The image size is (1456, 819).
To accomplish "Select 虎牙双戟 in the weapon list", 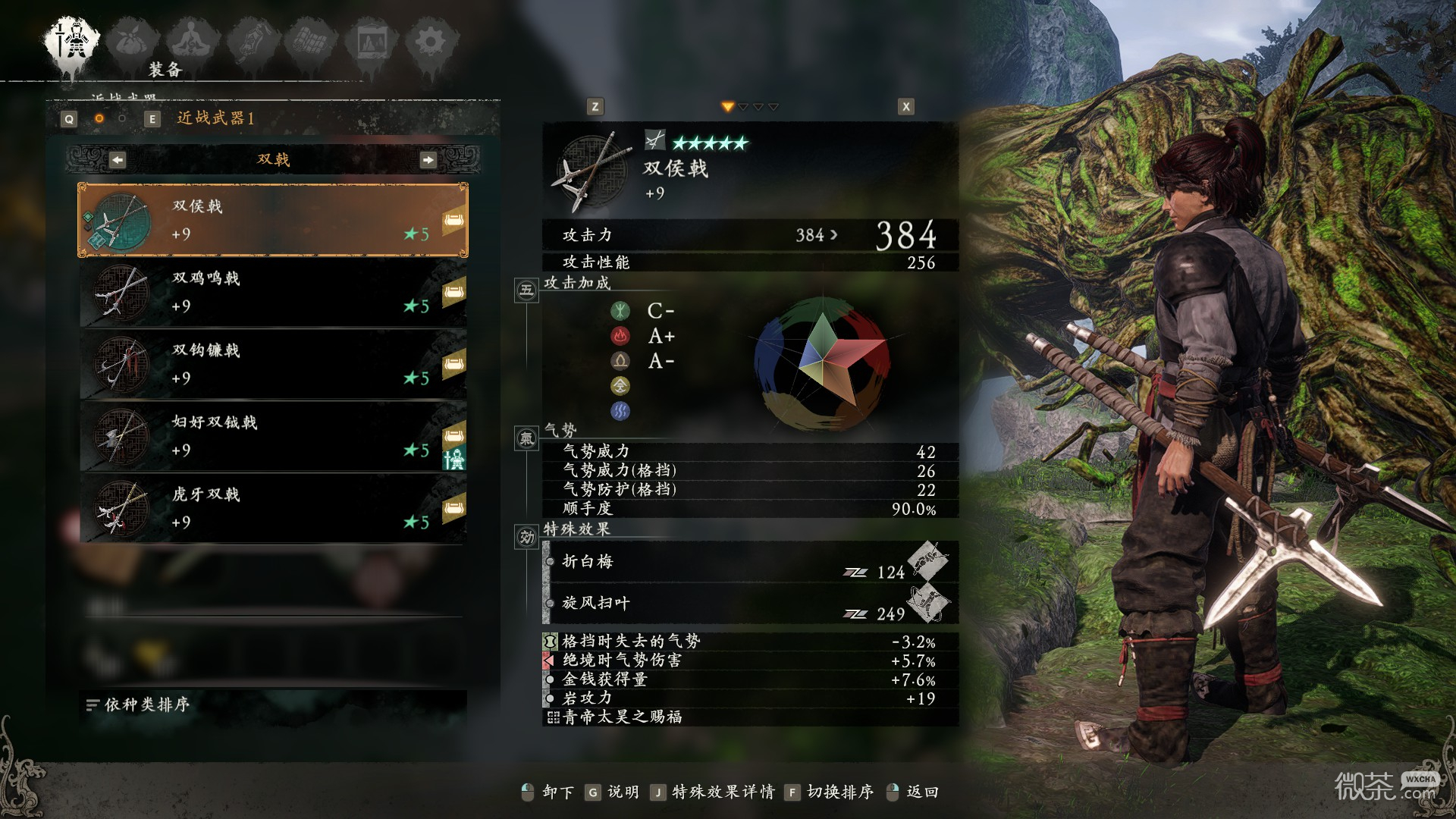I will click(273, 508).
